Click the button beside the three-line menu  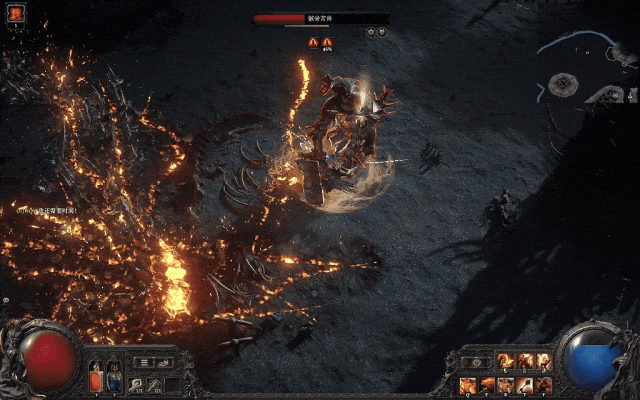tap(164, 363)
